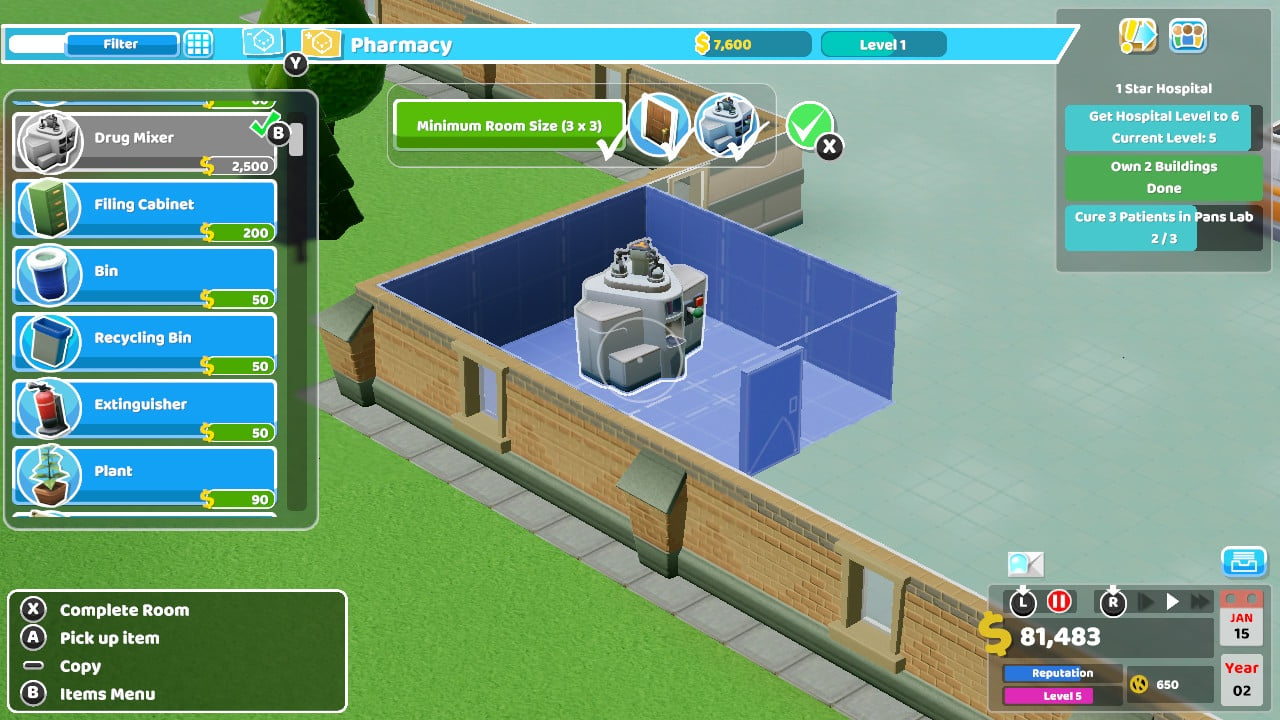Open the blue inbox tray icon

point(1243,562)
